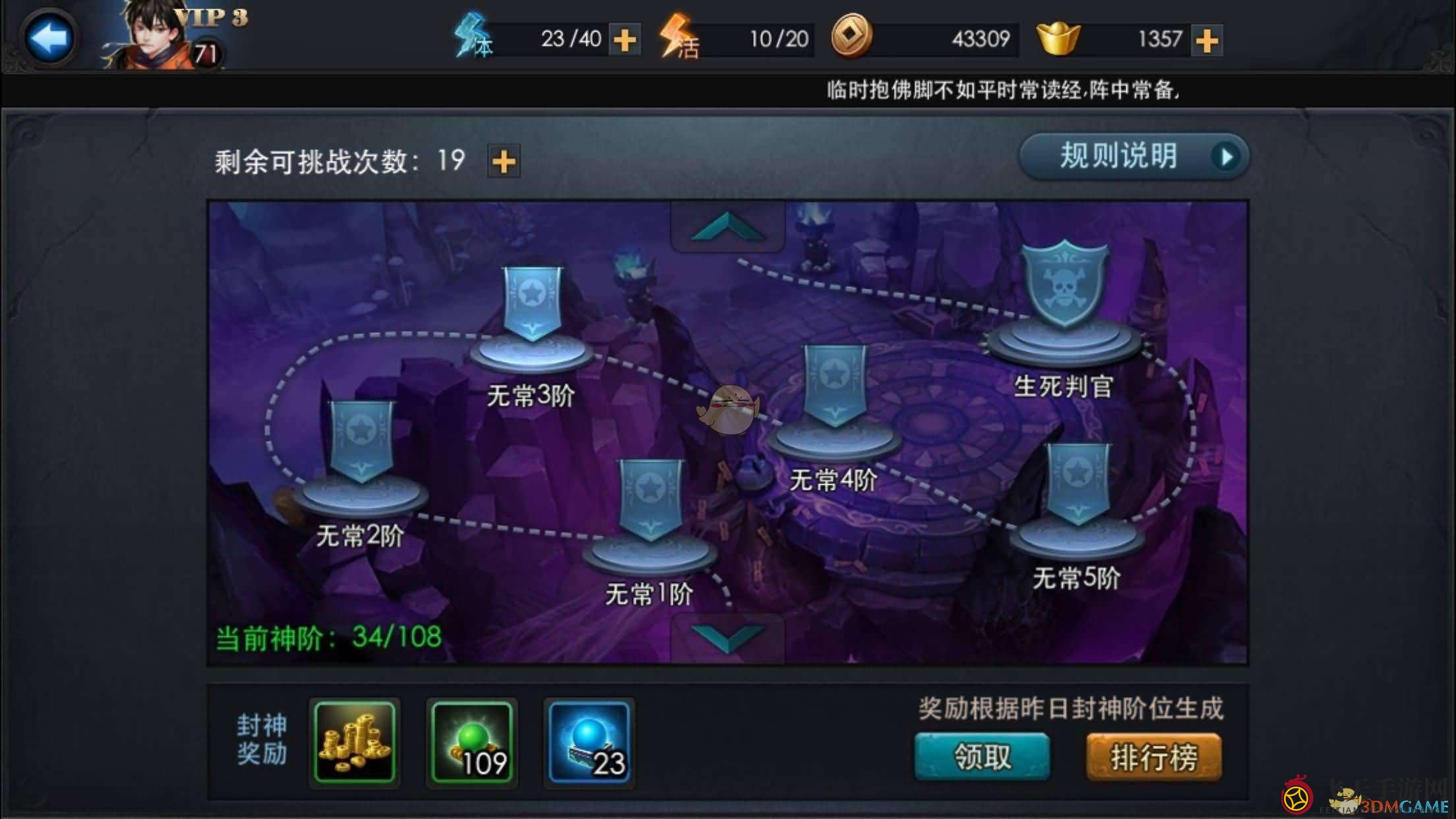Add challenge attempts with the plus button
Viewport: 1456px width, 819px height.
(504, 161)
